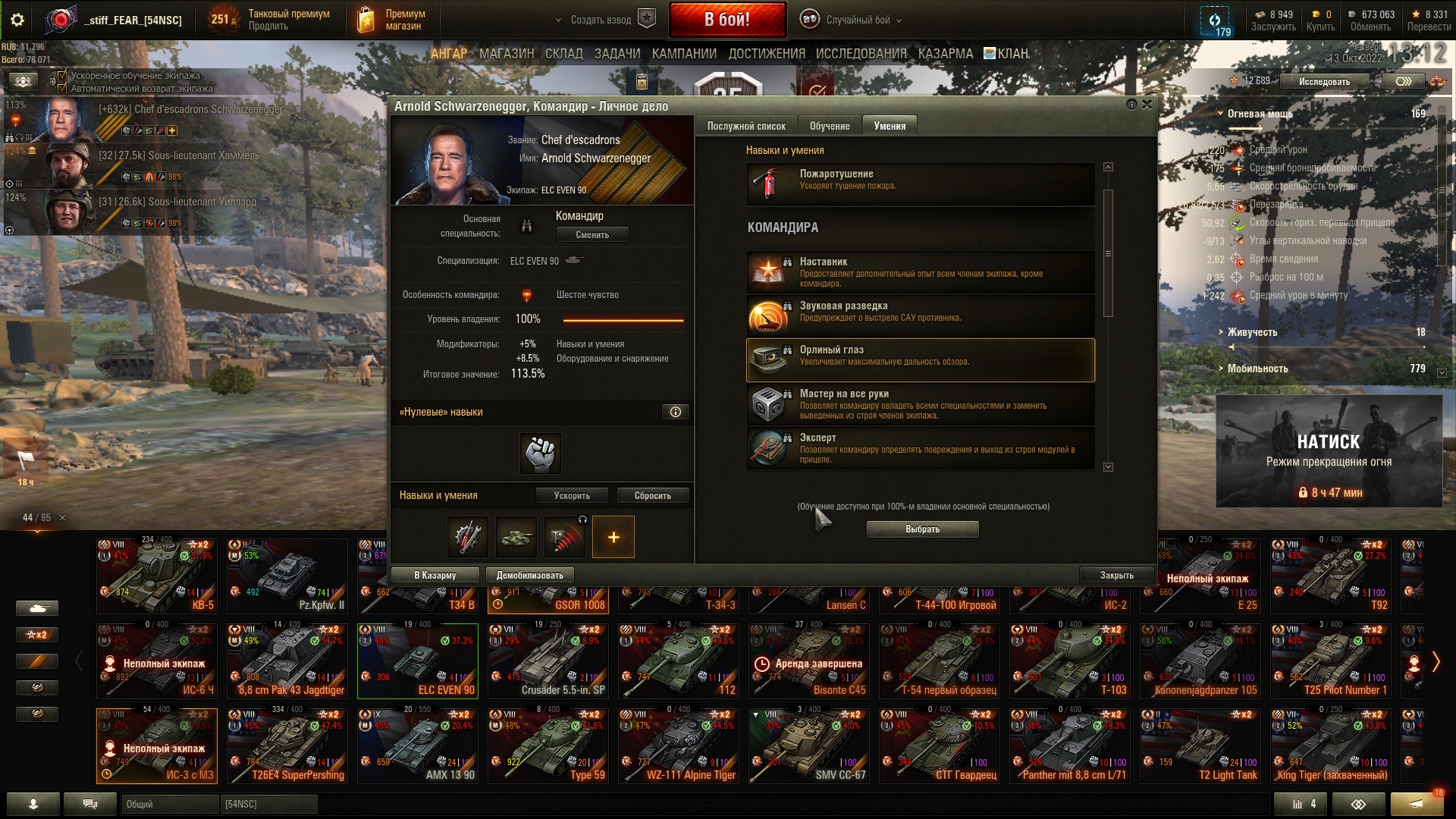Click the Закрыть button
This screenshot has height=819, width=1456.
[1116, 576]
